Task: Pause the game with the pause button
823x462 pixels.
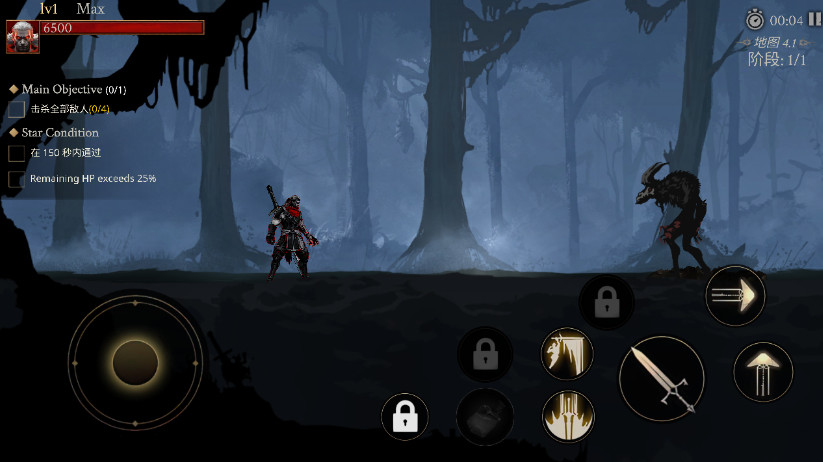Action: (815, 20)
